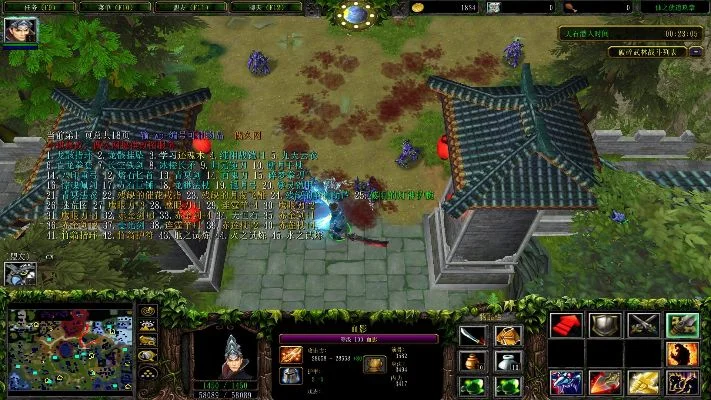Cast the red flaming slash skill
The height and width of the screenshot is (400, 711).
pos(604,382)
